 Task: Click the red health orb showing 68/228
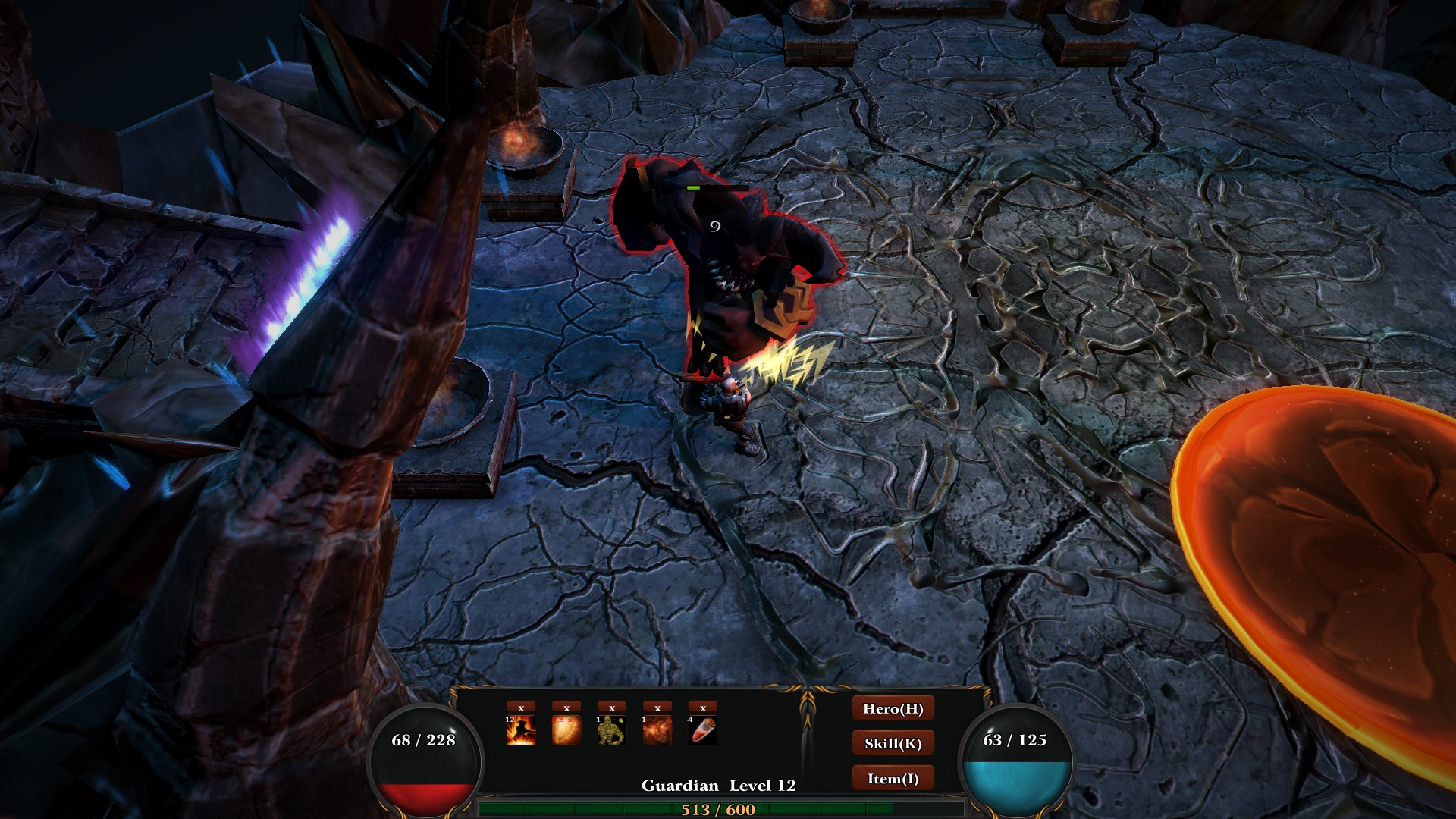423,761
